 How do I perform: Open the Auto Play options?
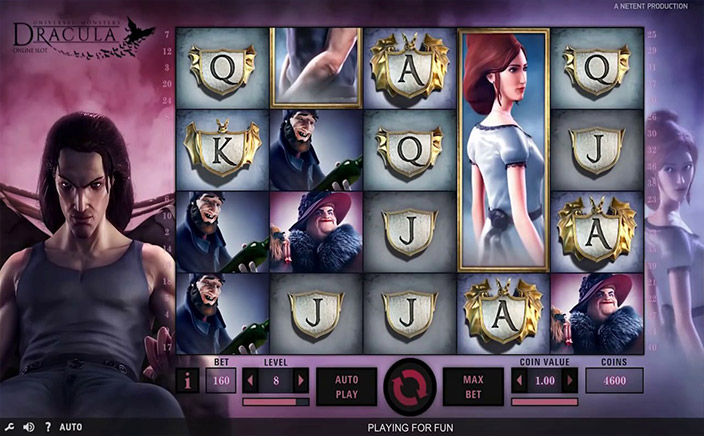tap(346, 386)
